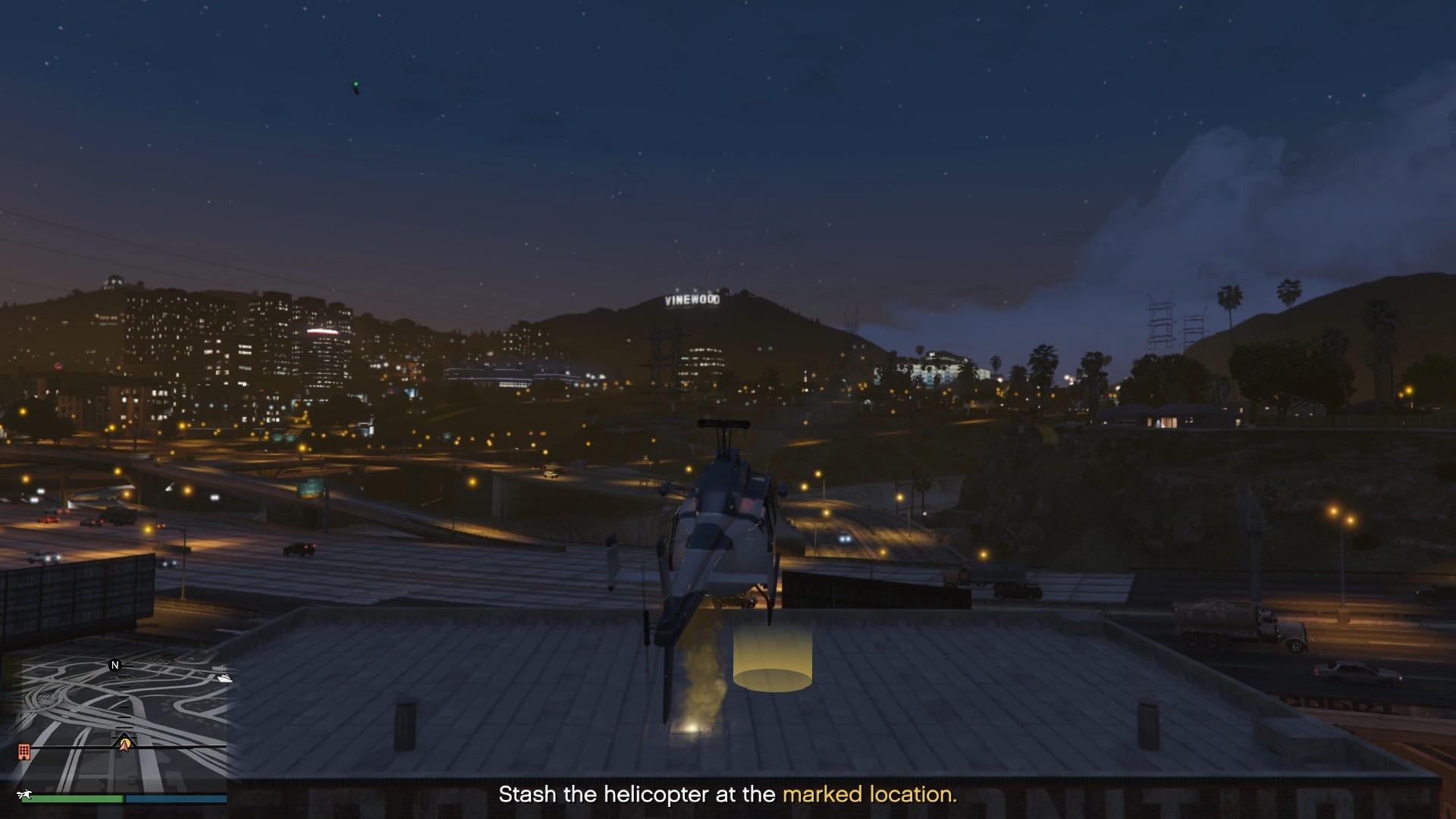Click the blue armor bar segment
Viewport: 1456px width, 819px height.
(x=174, y=799)
